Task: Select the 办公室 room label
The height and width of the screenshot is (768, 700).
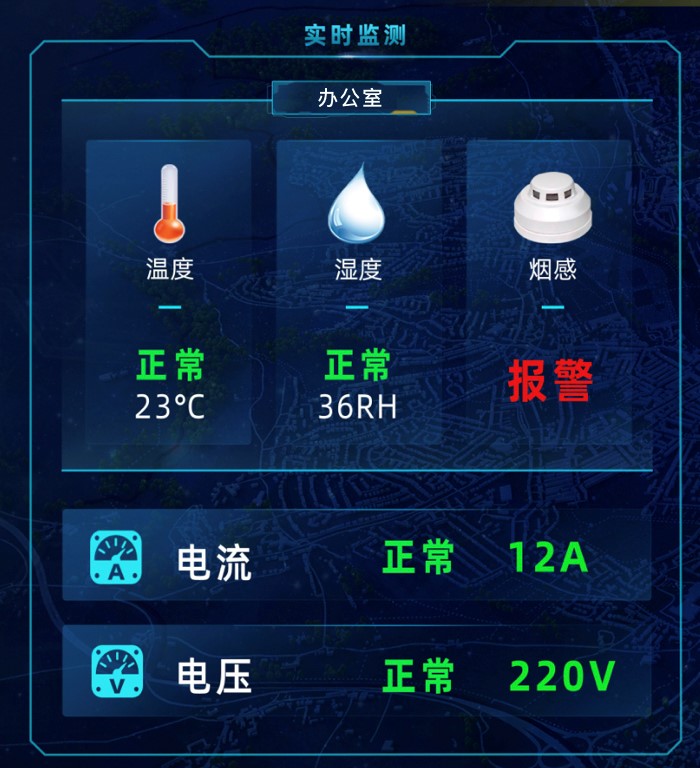Action: (x=350, y=99)
